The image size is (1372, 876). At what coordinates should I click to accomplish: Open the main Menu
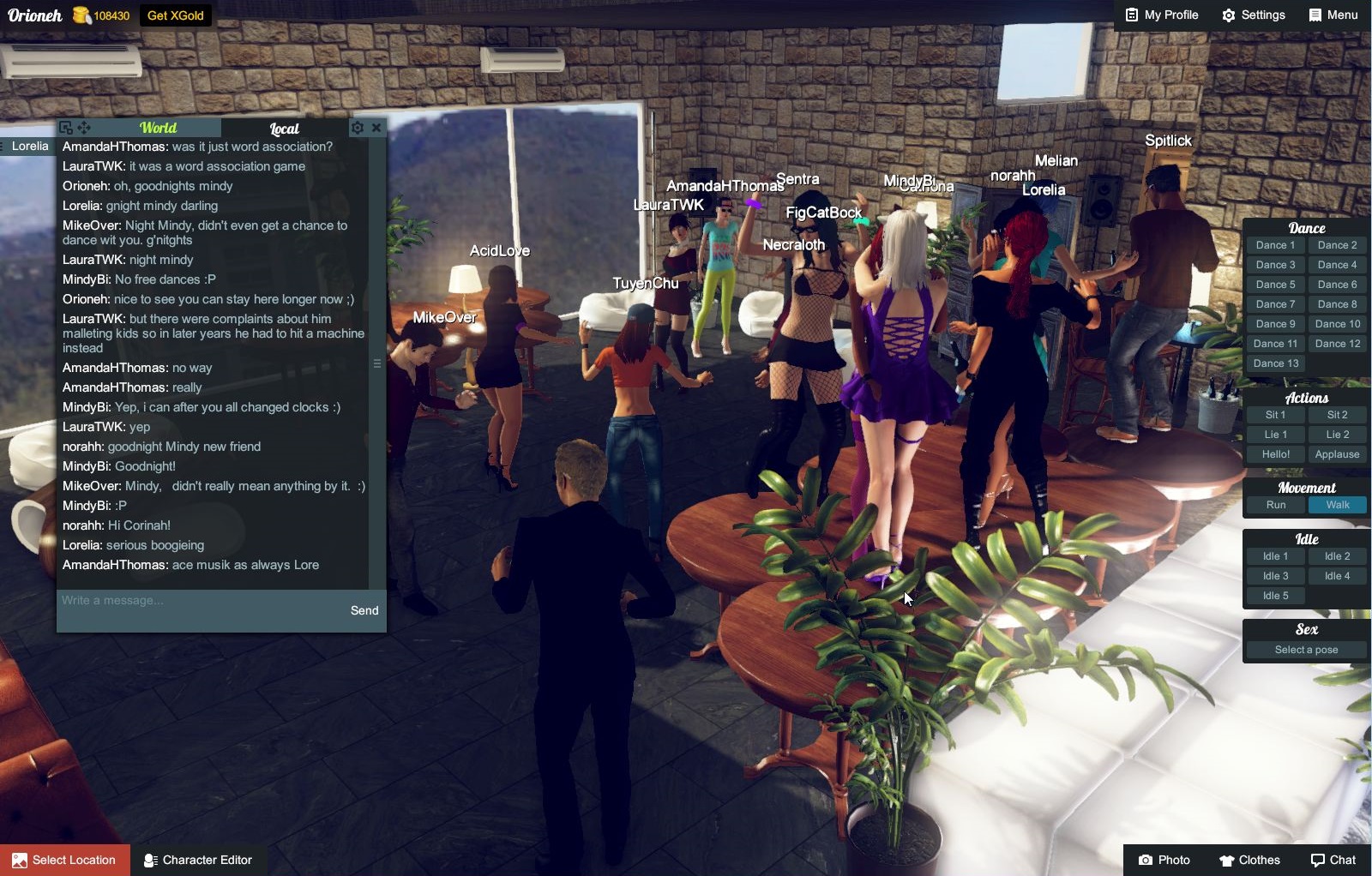pos(1333,15)
